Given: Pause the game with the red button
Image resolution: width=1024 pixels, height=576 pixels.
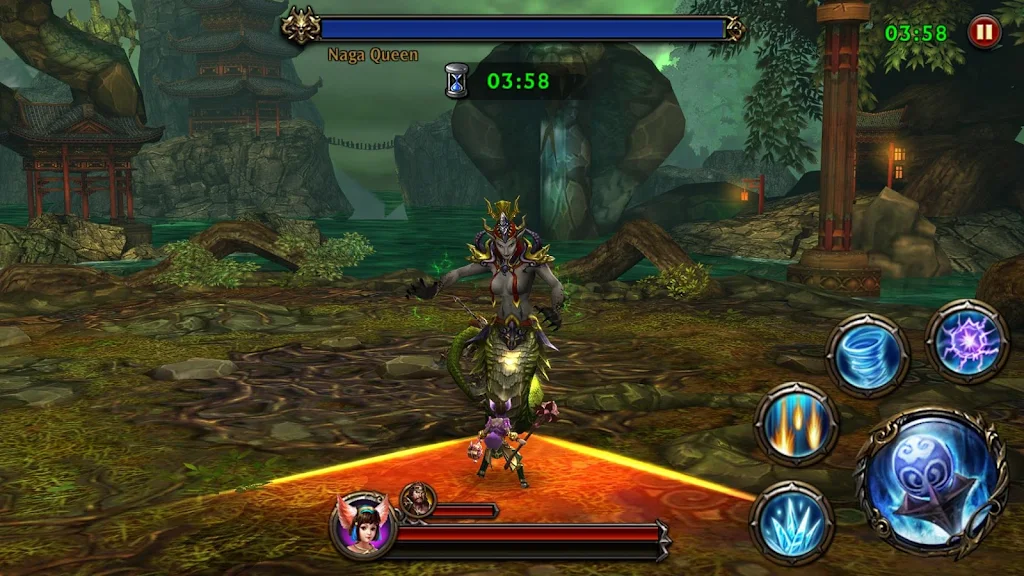Looking at the screenshot, I should point(984,32).
